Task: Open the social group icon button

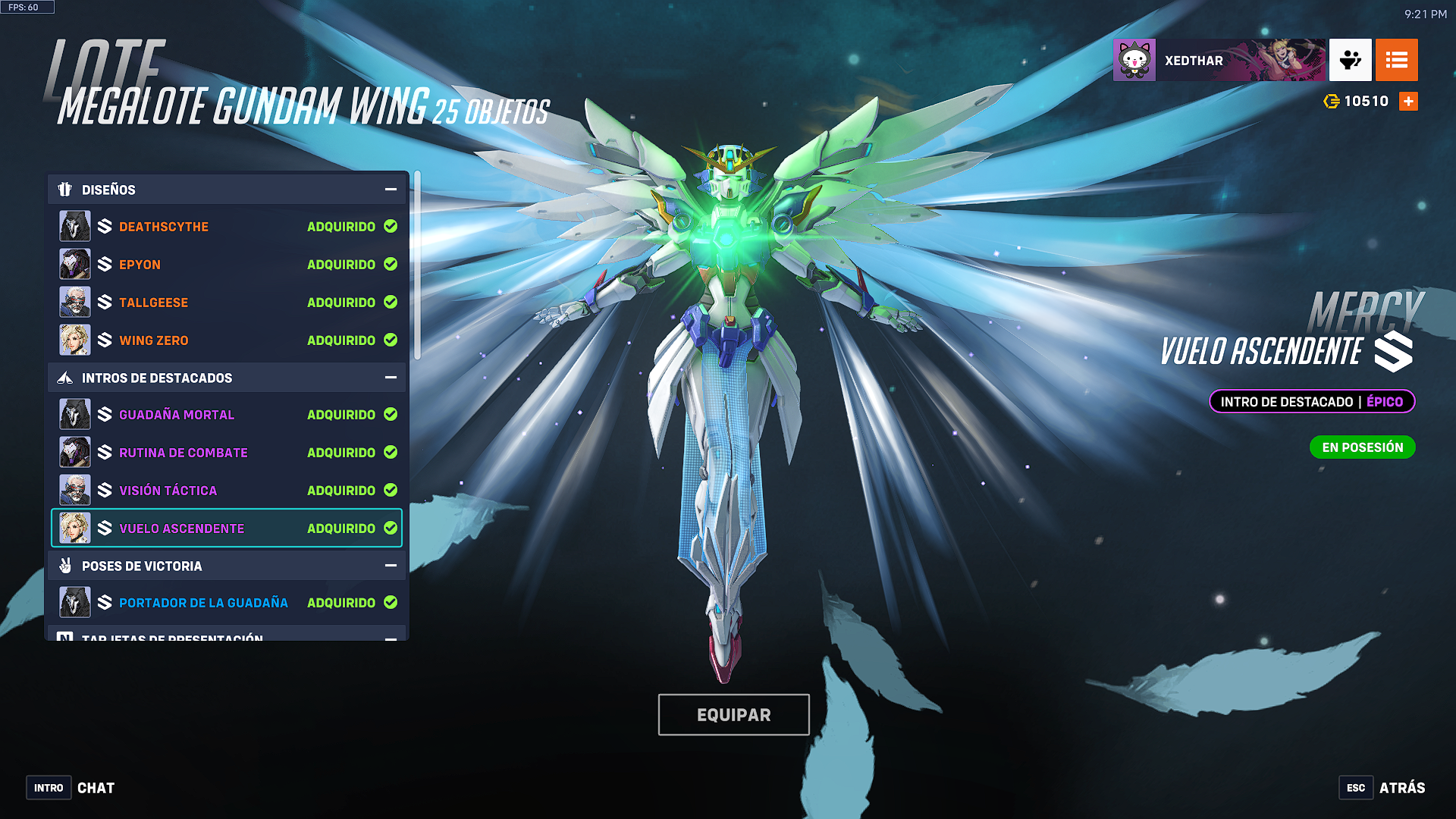Action: (1350, 61)
